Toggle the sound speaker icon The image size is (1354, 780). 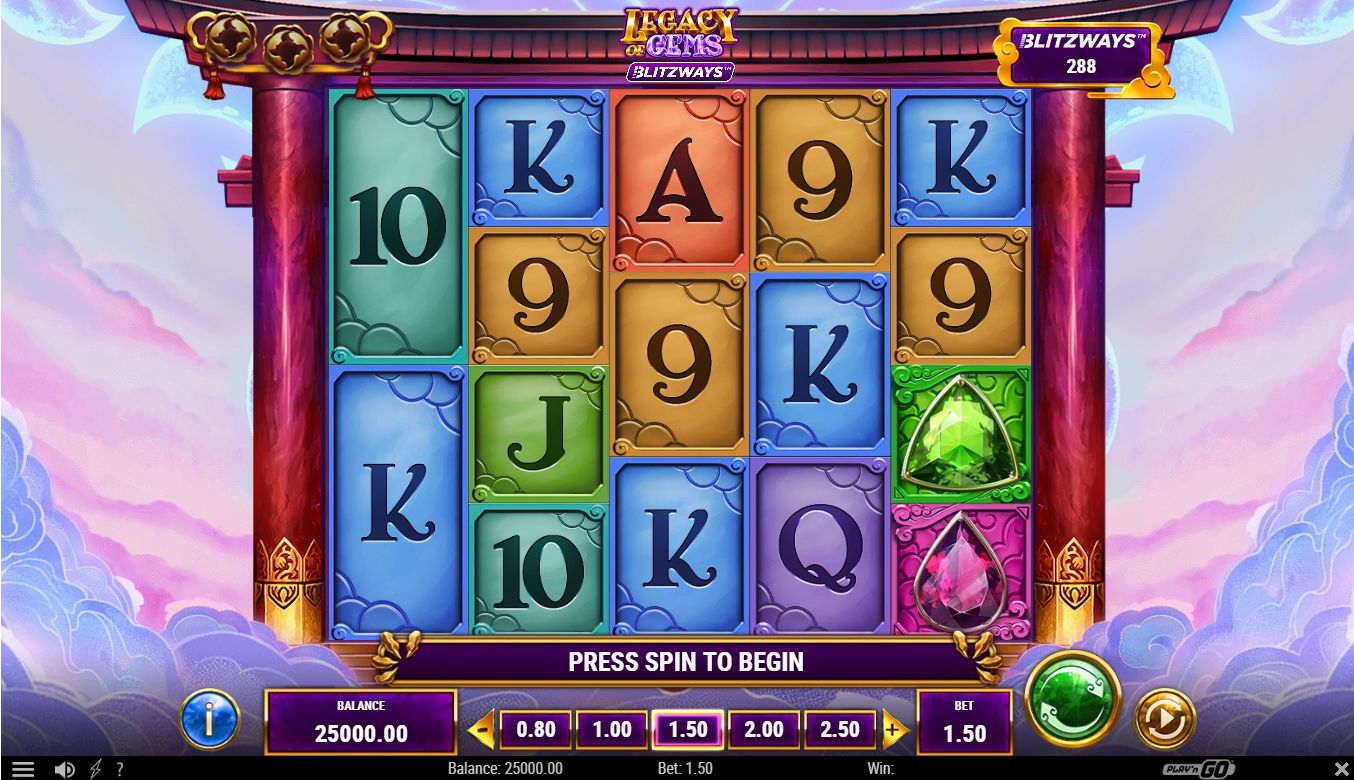(x=65, y=769)
